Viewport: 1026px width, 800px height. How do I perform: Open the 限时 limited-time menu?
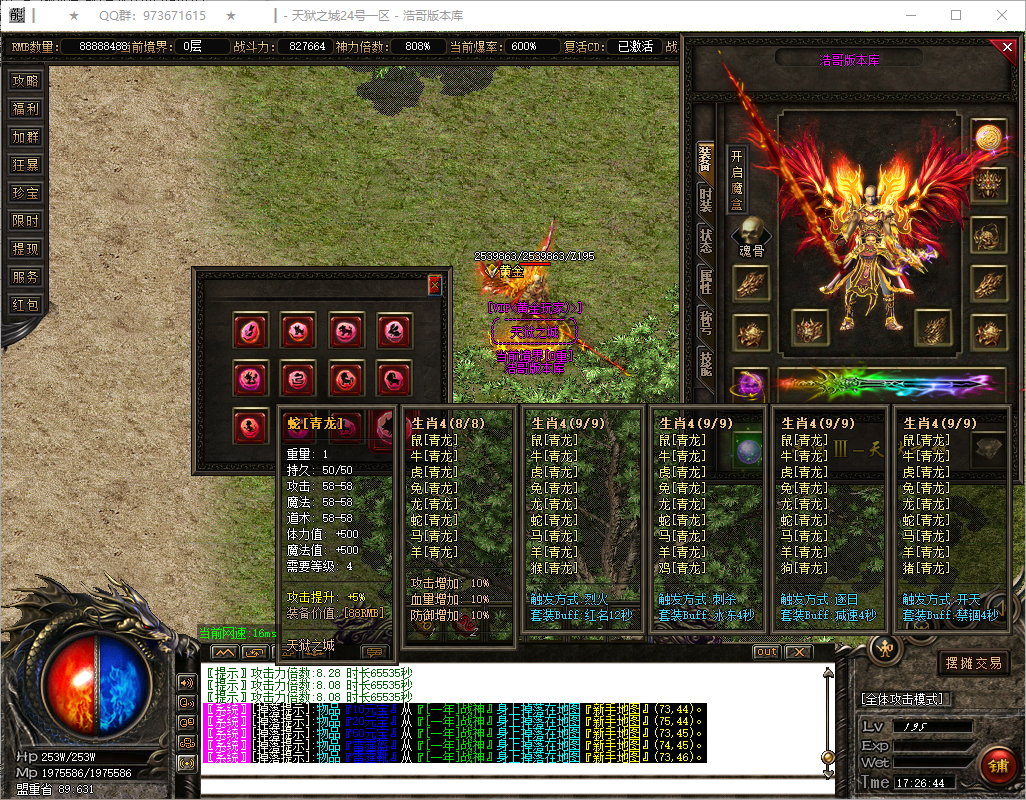tap(25, 221)
